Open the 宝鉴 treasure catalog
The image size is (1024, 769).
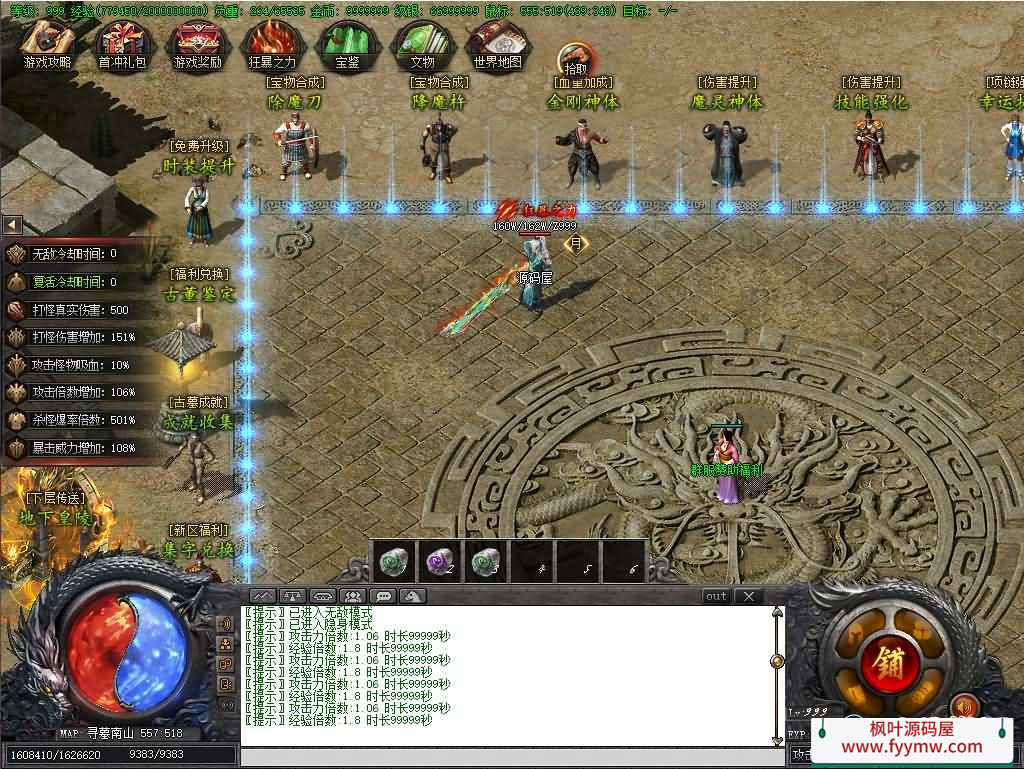coord(347,45)
